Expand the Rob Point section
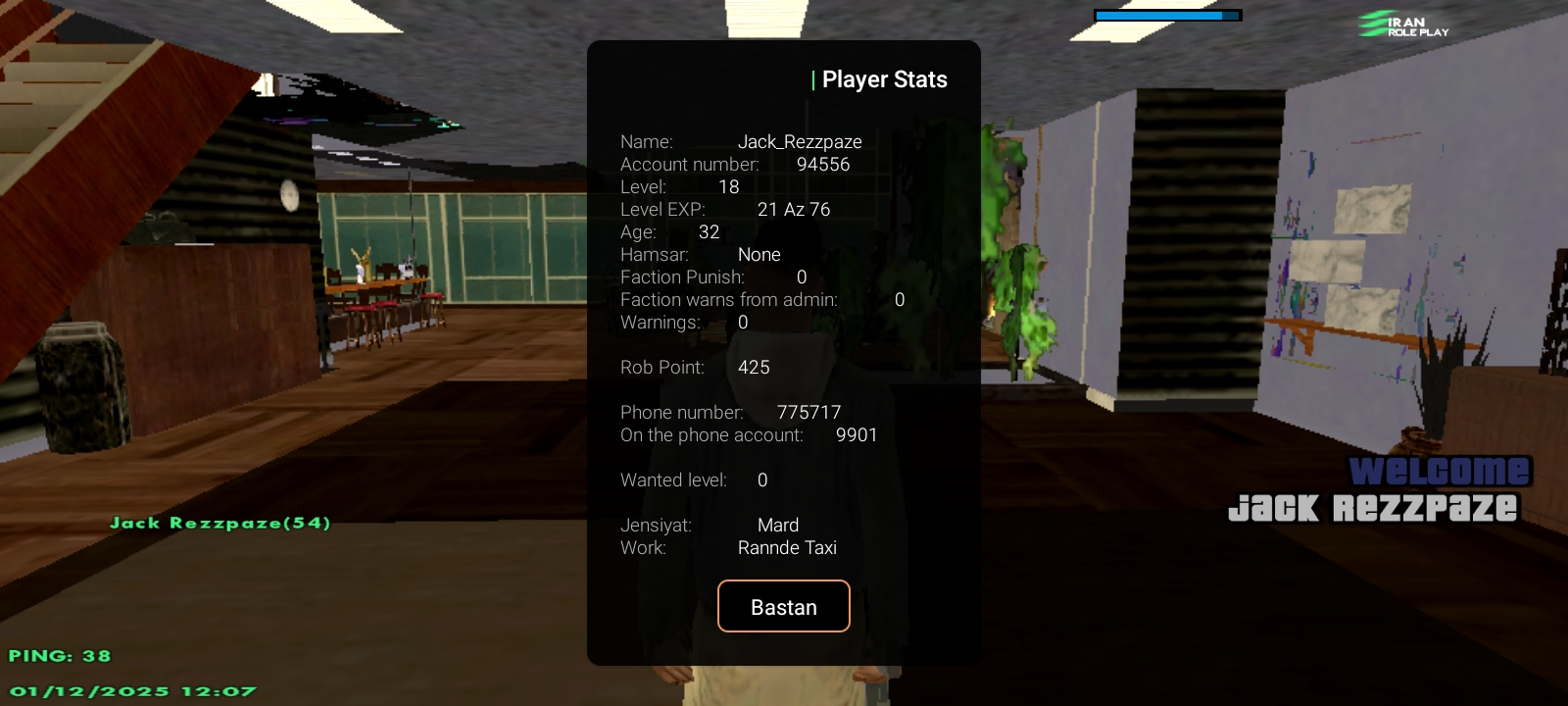Viewport: 1568px width, 706px height. pos(696,367)
